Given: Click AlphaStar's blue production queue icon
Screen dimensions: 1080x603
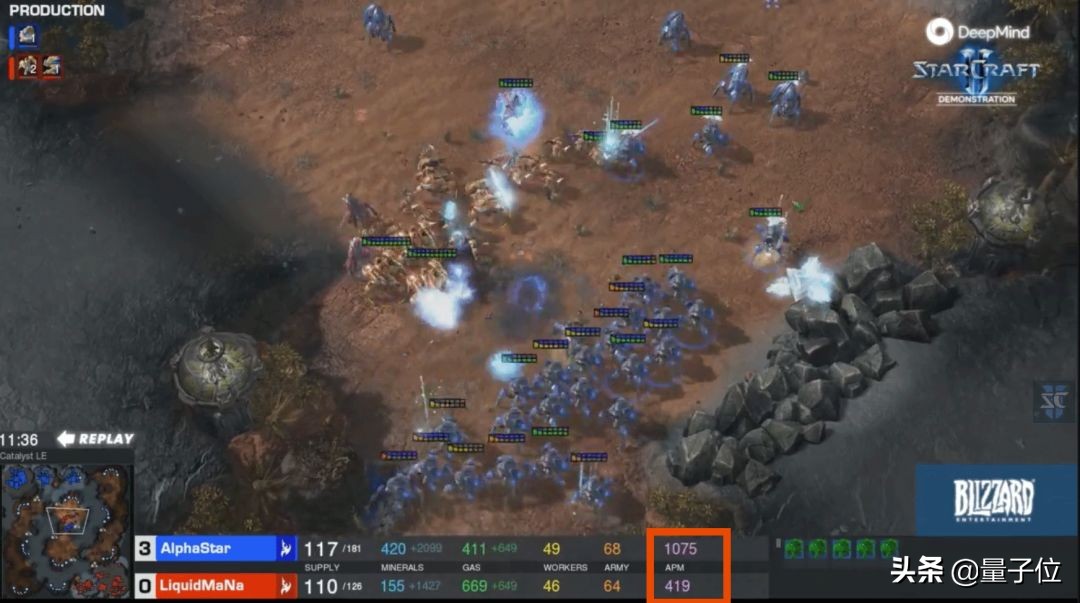Looking at the screenshot, I should pyautogui.click(x=27, y=36).
